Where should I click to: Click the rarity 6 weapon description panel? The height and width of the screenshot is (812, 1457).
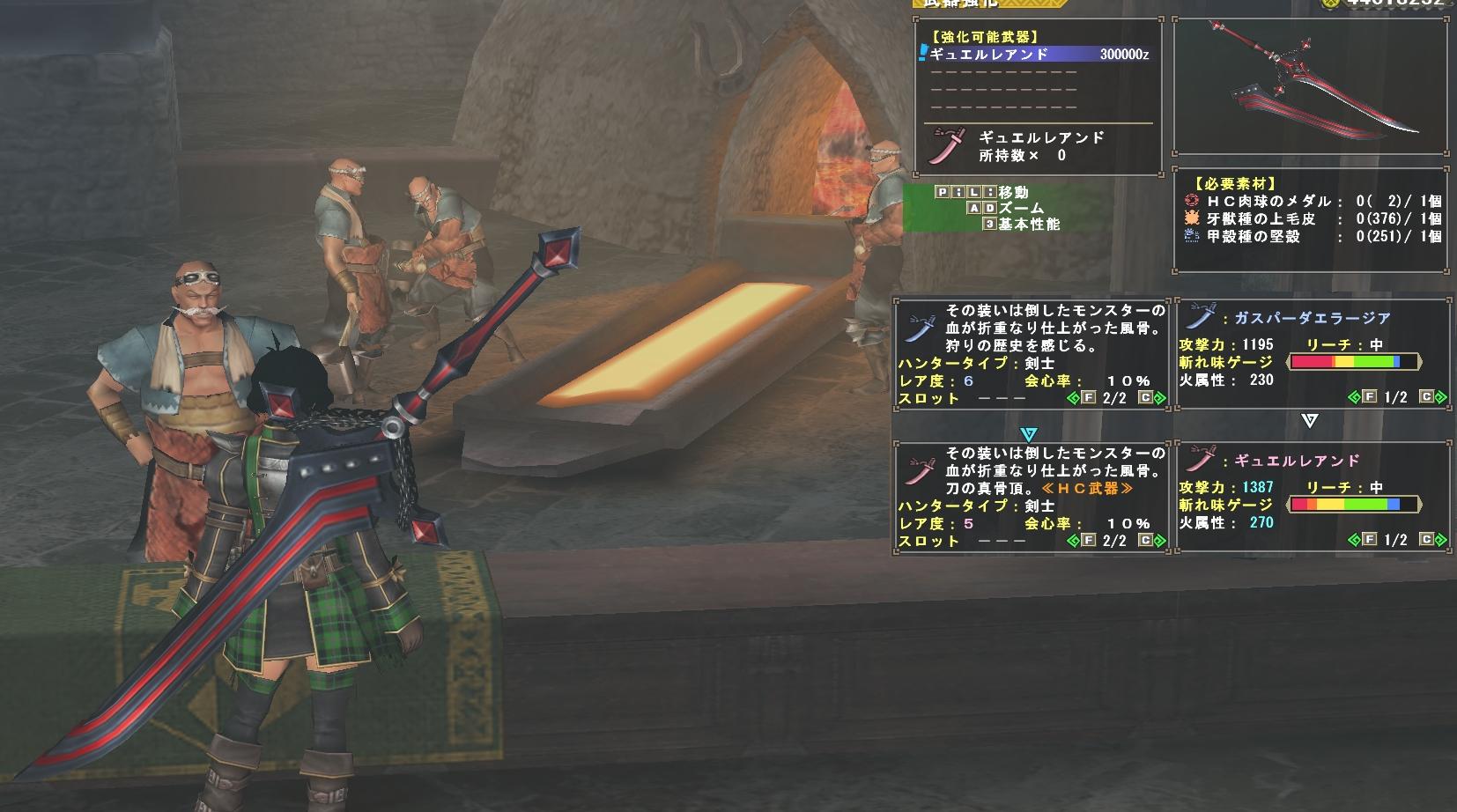point(1032,352)
